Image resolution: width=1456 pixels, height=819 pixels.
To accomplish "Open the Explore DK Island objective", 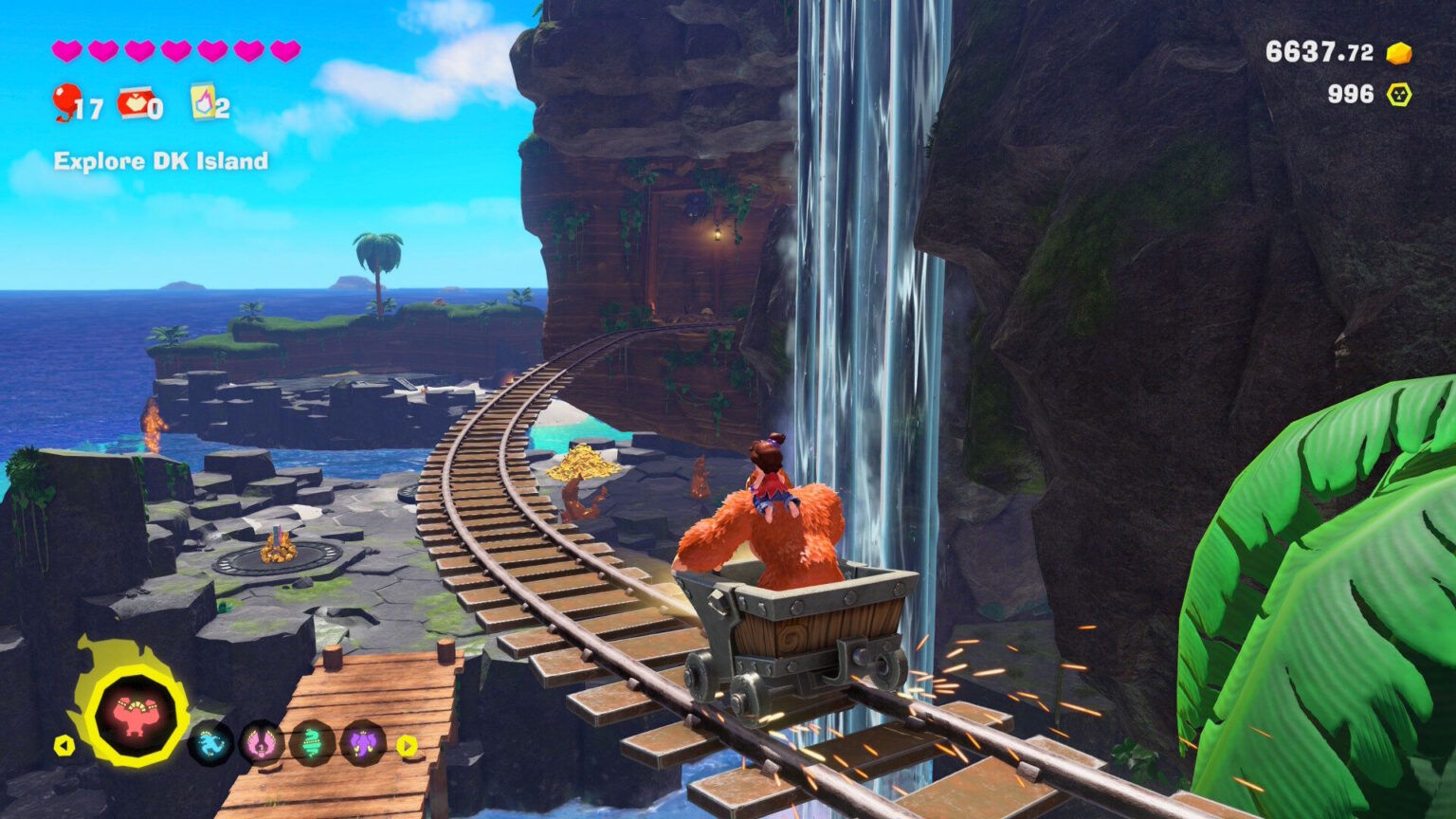I will tap(159, 161).
